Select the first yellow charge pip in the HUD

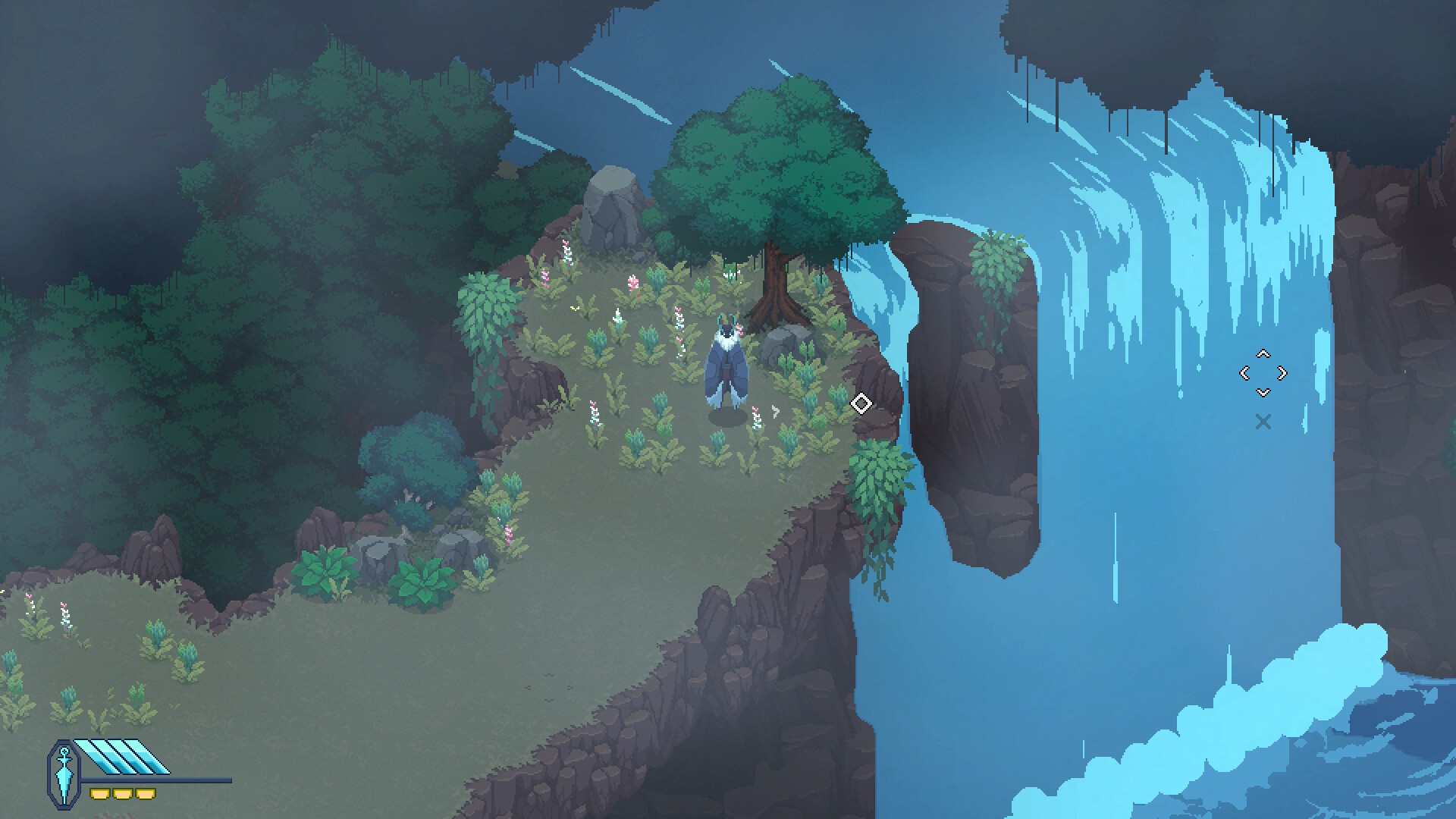pyautogui.click(x=100, y=793)
